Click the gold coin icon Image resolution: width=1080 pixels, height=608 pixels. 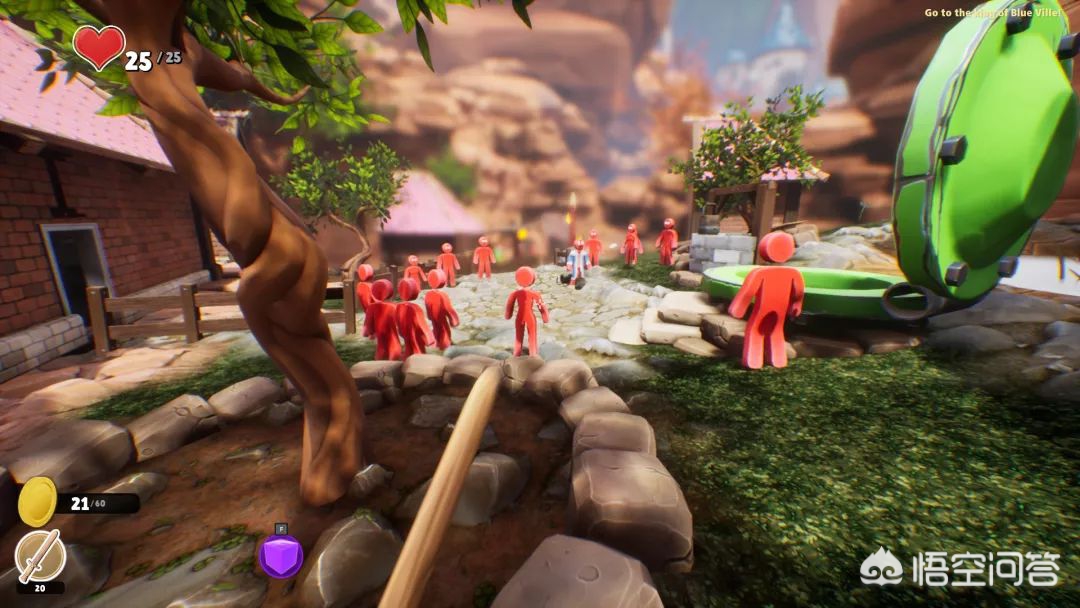tap(37, 501)
